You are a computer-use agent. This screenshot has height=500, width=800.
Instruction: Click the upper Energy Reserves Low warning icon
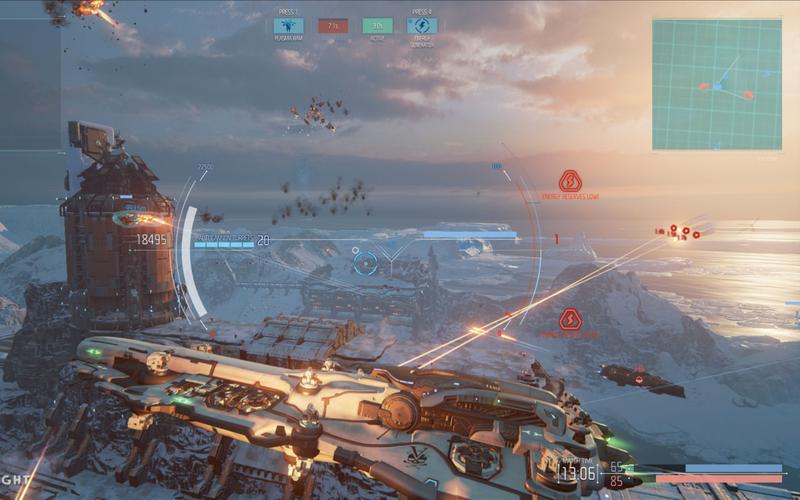tap(570, 180)
